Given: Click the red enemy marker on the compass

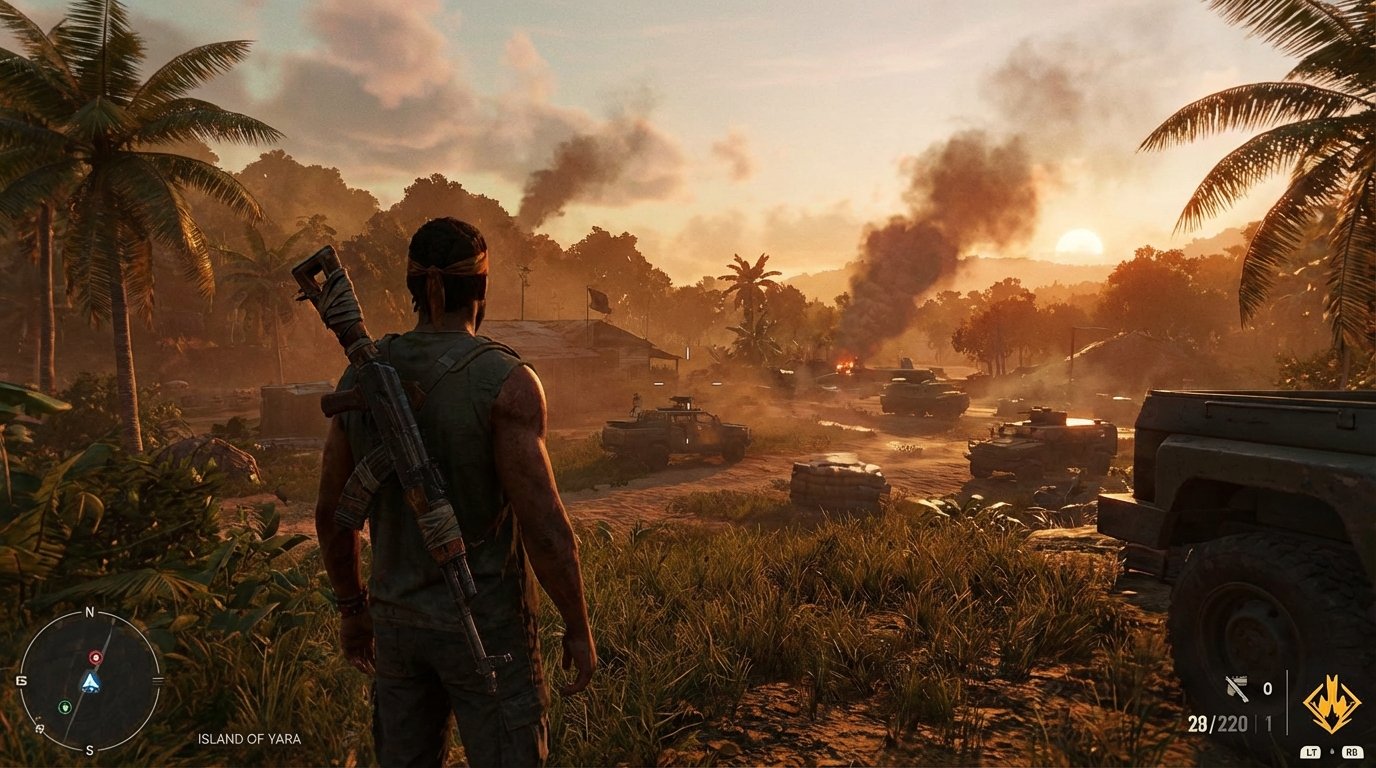Looking at the screenshot, I should (x=95, y=657).
